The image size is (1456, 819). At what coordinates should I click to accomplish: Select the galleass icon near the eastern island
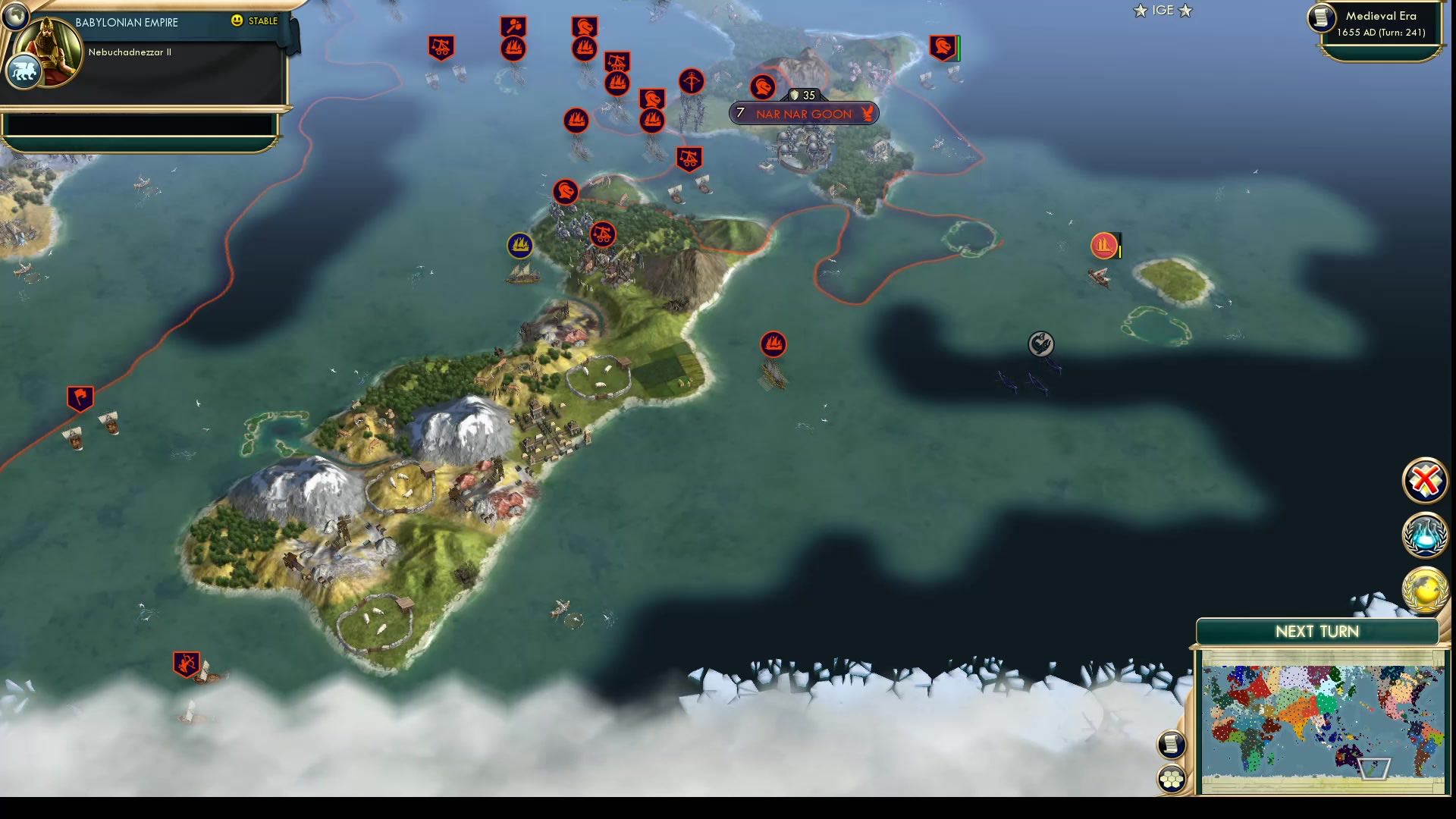pyautogui.click(x=1103, y=245)
